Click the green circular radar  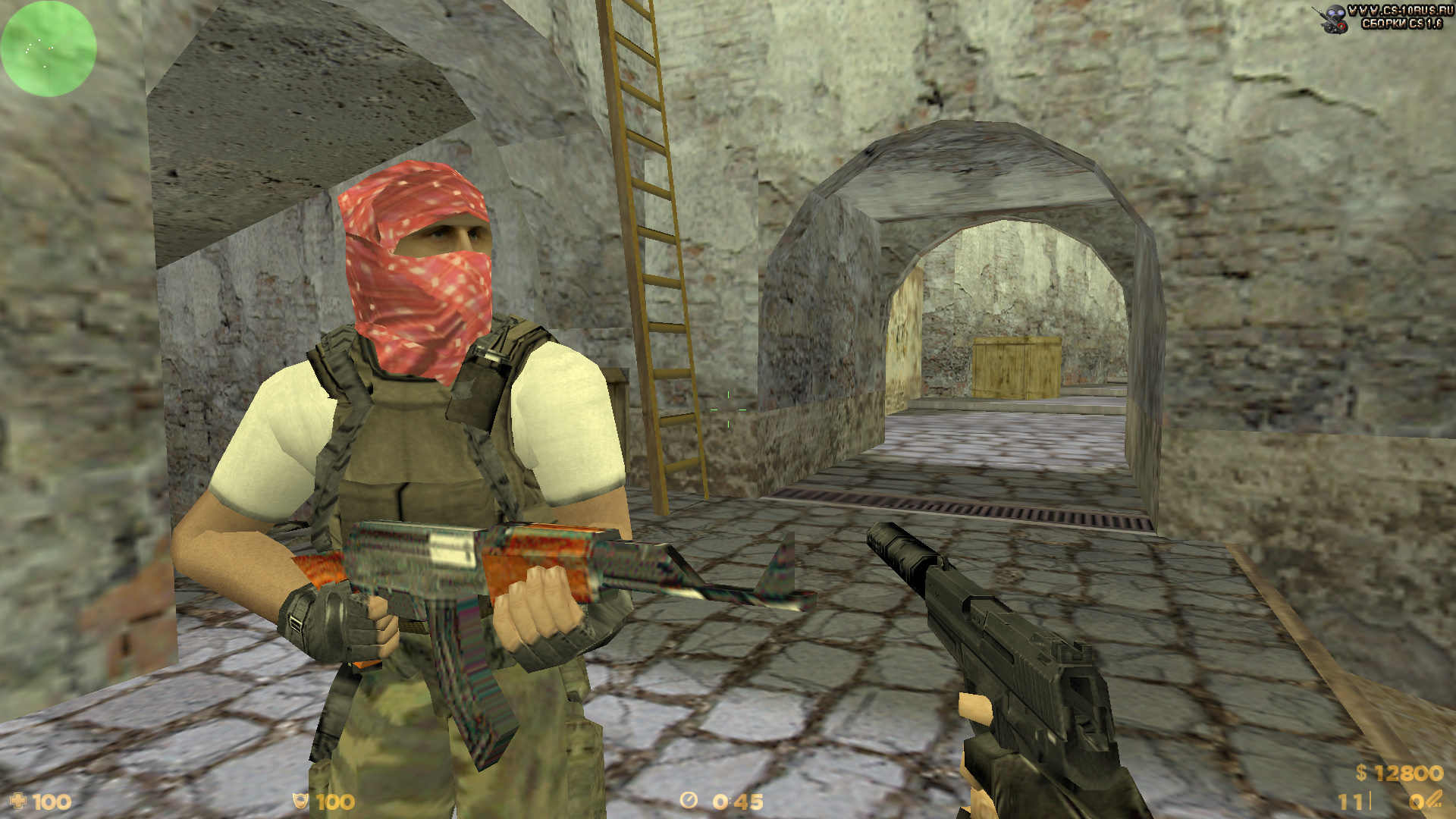point(48,49)
